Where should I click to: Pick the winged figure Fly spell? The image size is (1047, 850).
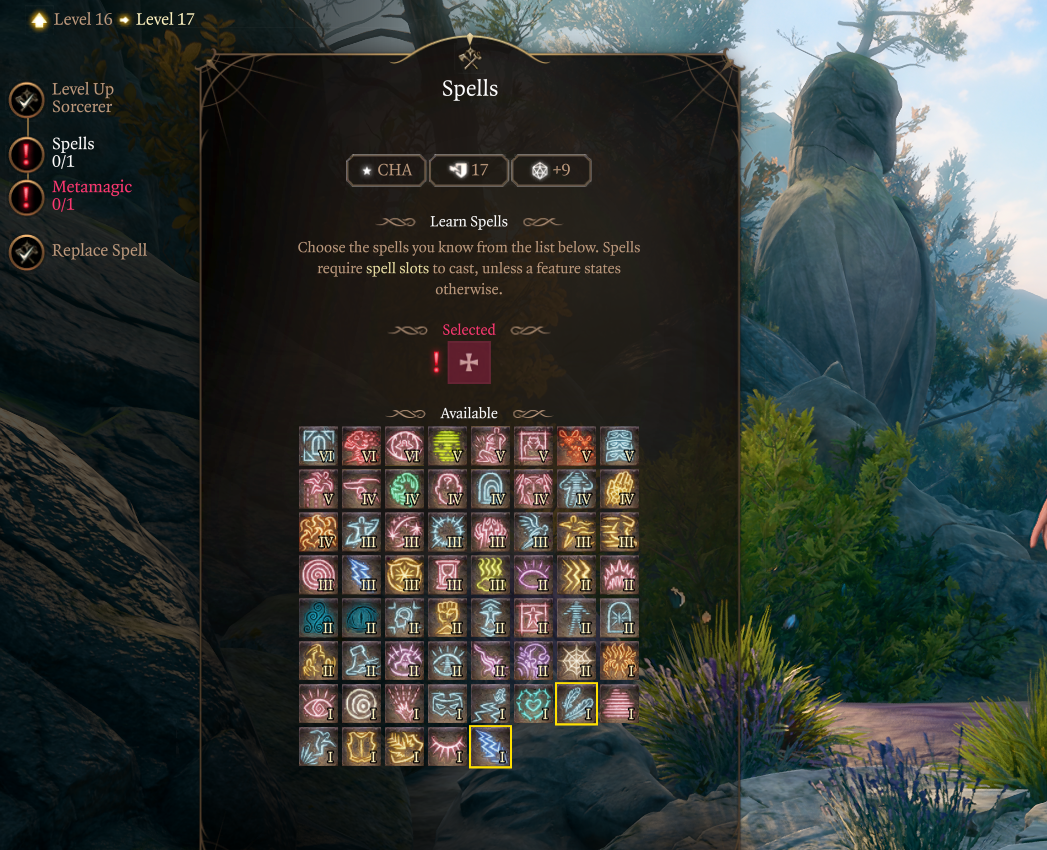[x=533, y=532]
